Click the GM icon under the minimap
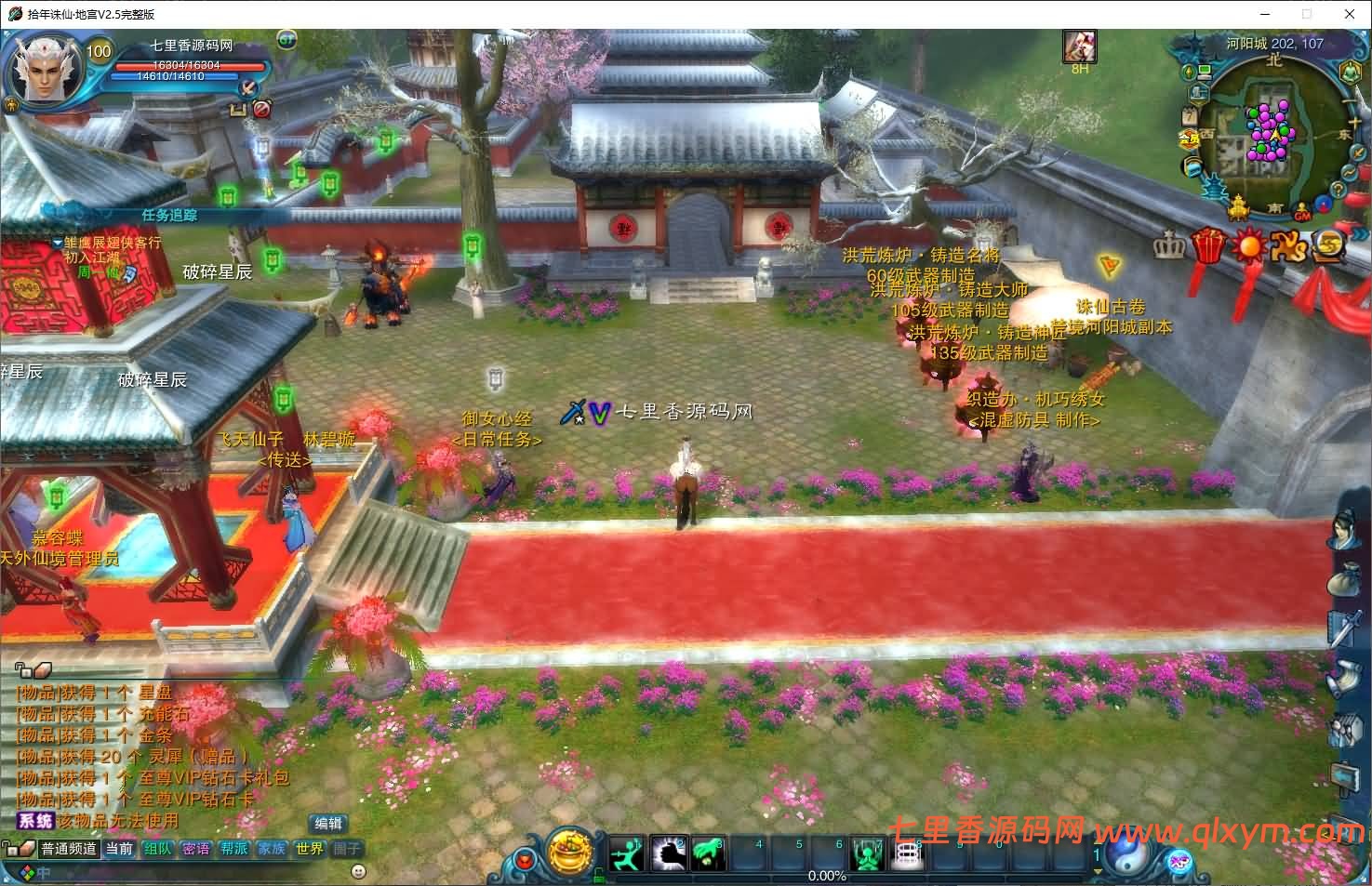The height and width of the screenshot is (886, 1372). (x=1302, y=213)
